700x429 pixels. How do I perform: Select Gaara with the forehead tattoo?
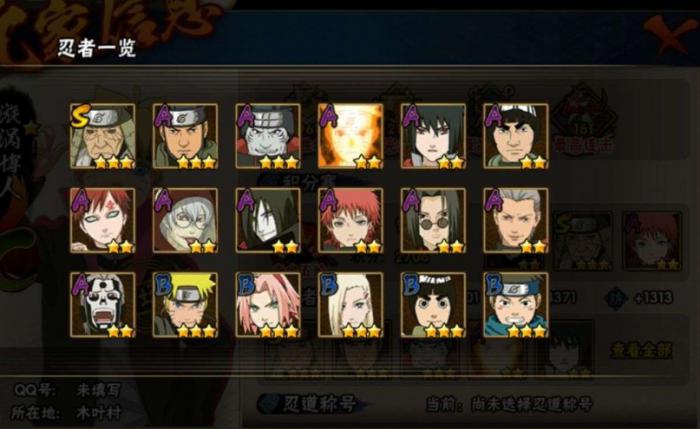tap(103, 220)
